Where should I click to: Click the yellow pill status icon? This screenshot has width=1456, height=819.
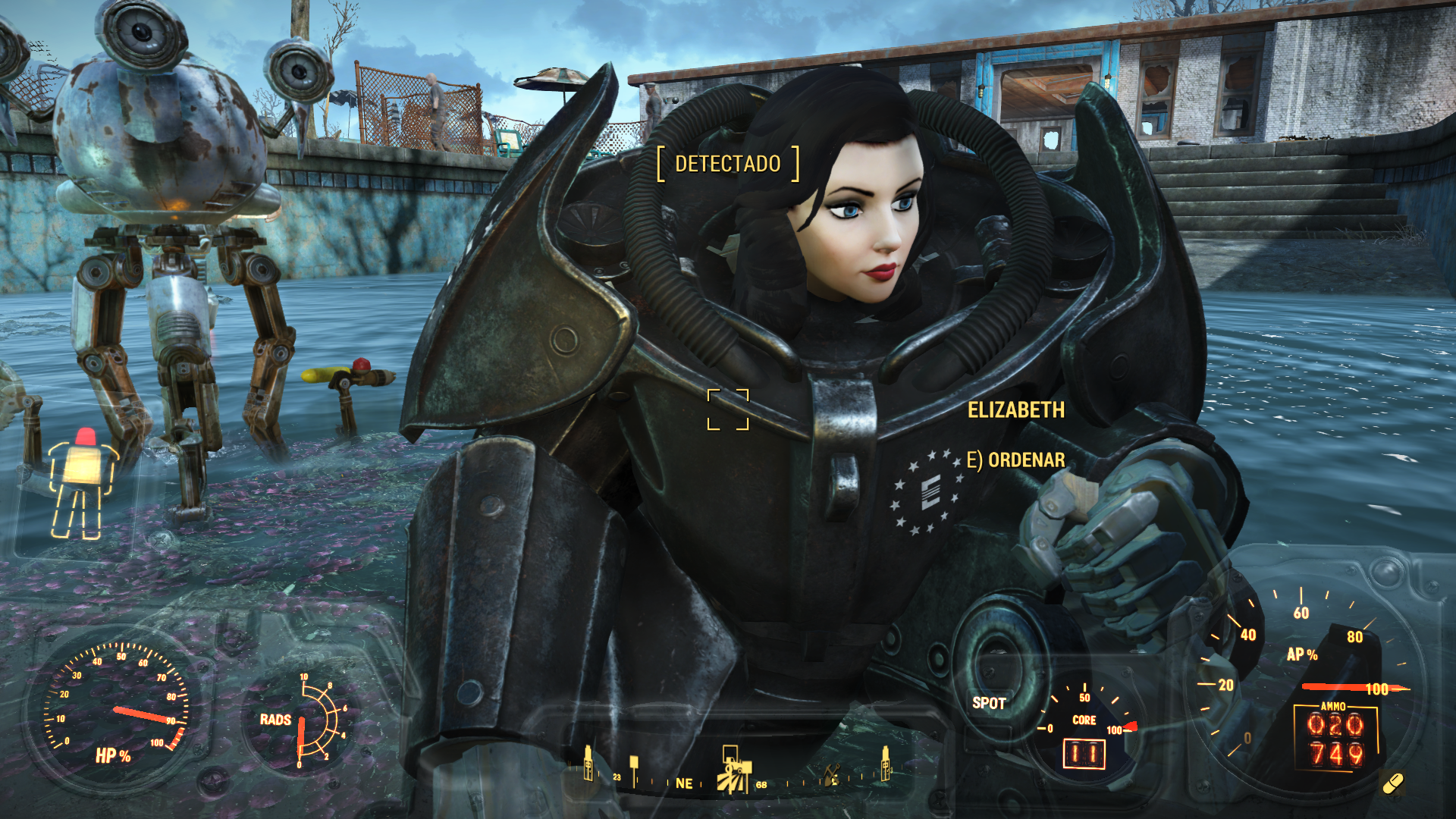[x=1393, y=783]
